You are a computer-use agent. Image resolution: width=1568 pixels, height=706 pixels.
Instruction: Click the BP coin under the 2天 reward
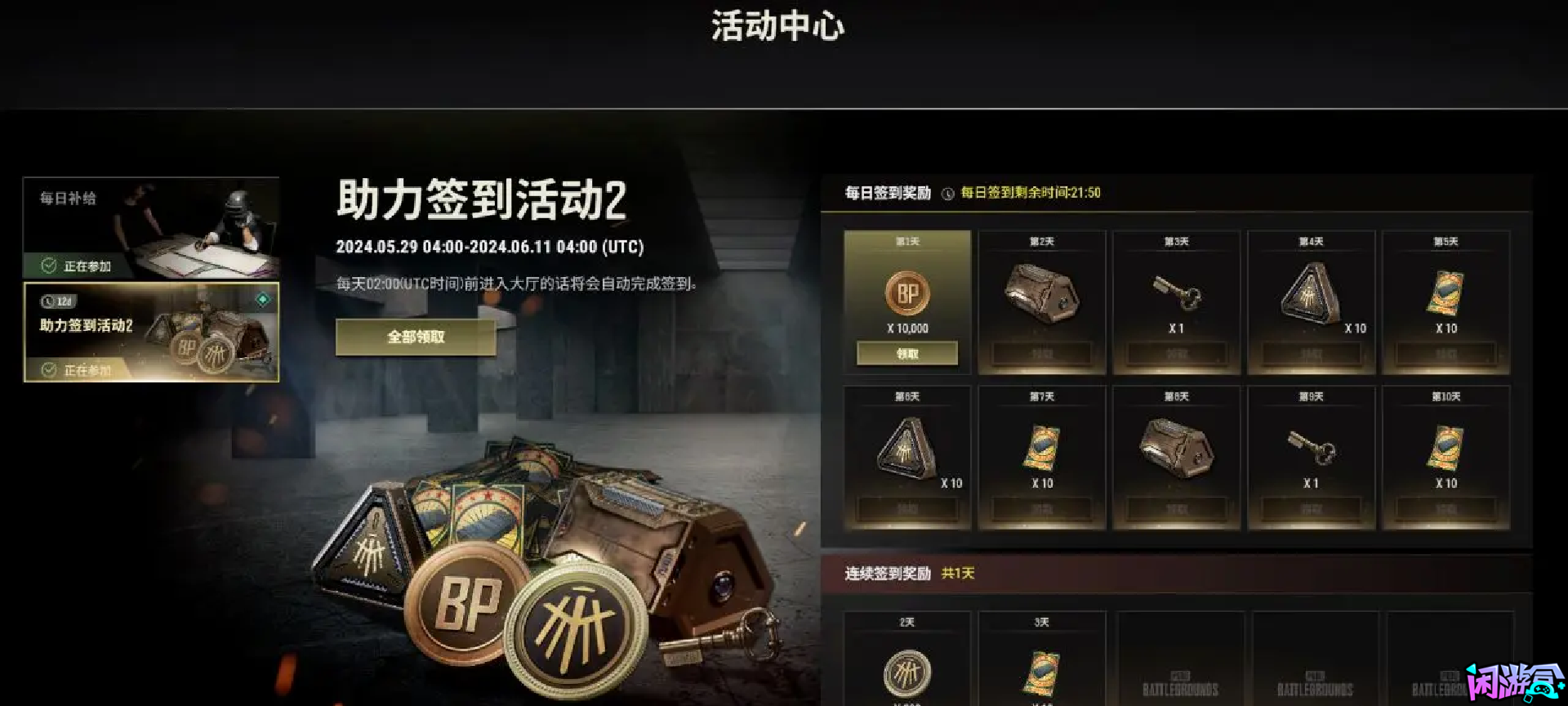(906, 670)
